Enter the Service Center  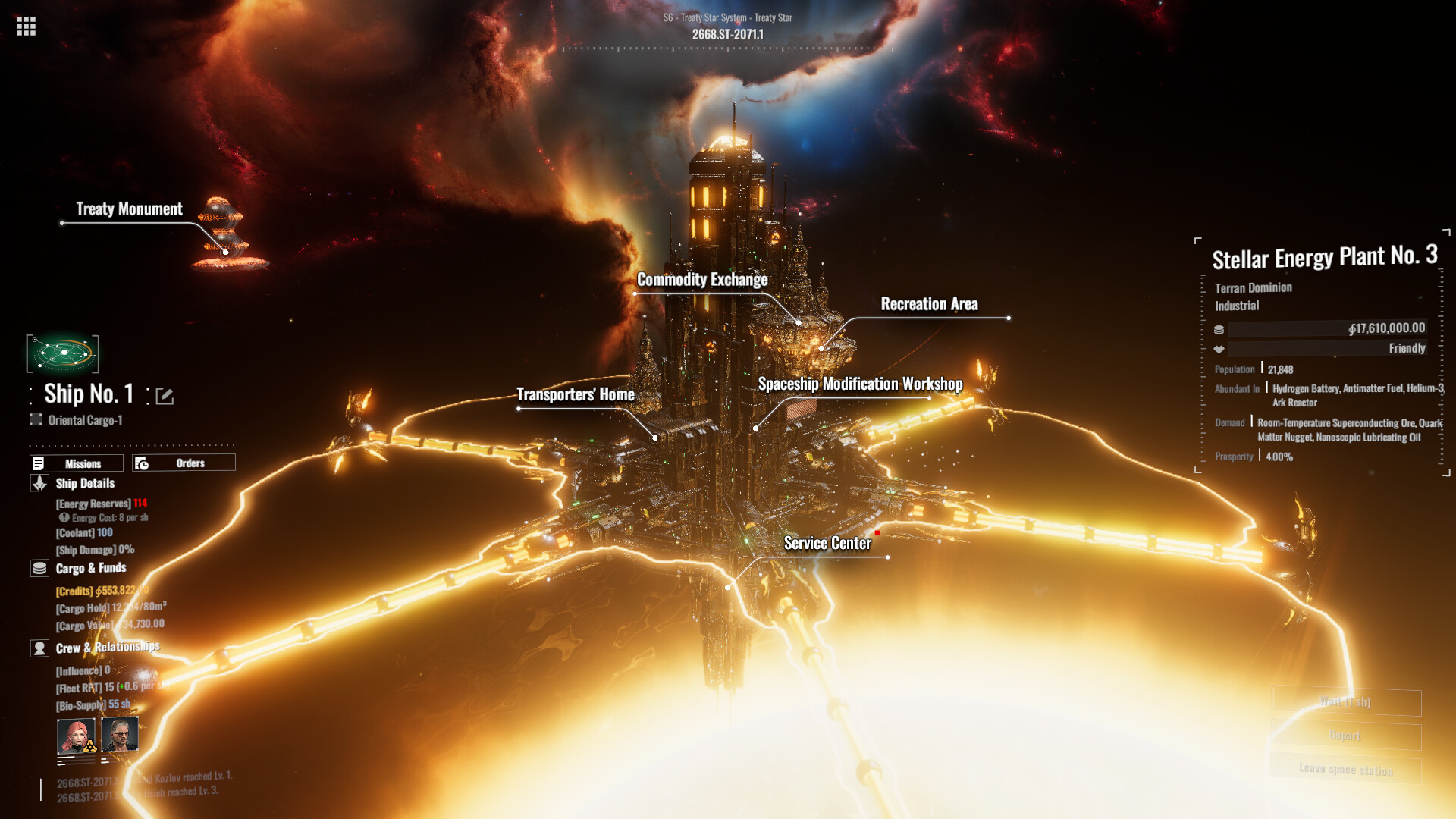pos(827,543)
